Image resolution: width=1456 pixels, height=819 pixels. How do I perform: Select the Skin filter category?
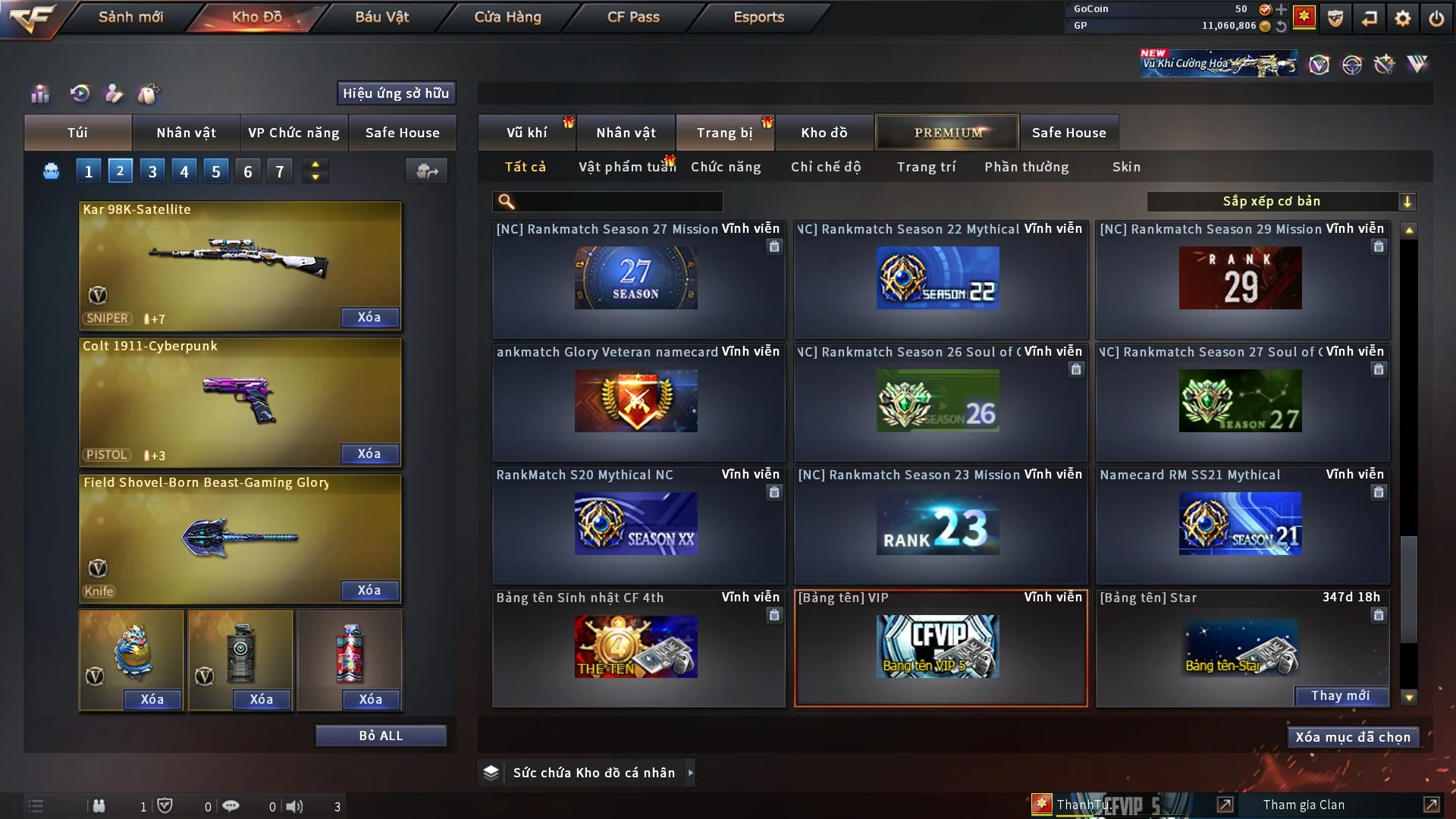[1126, 167]
